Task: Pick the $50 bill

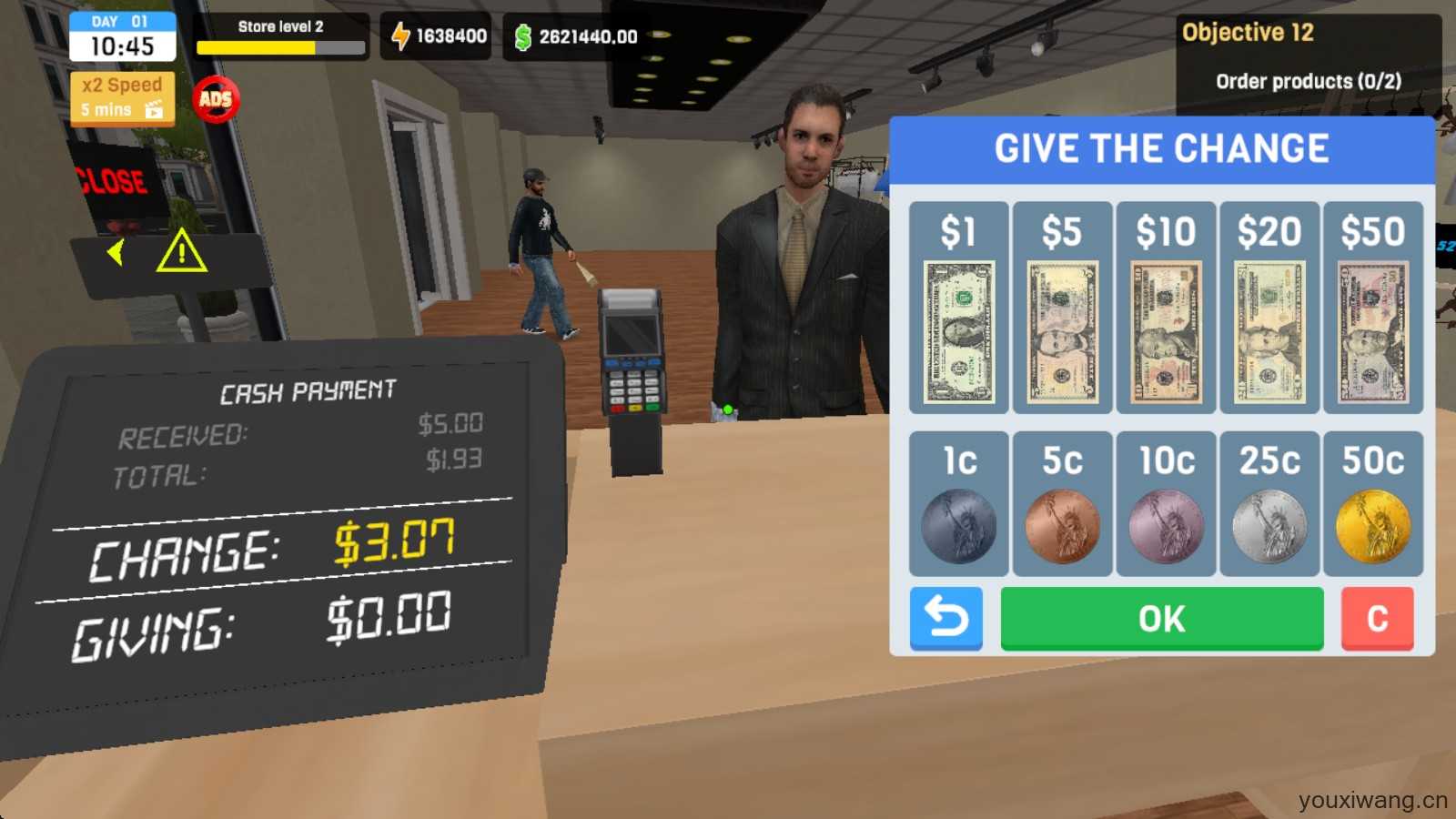Action: [1373, 308]
